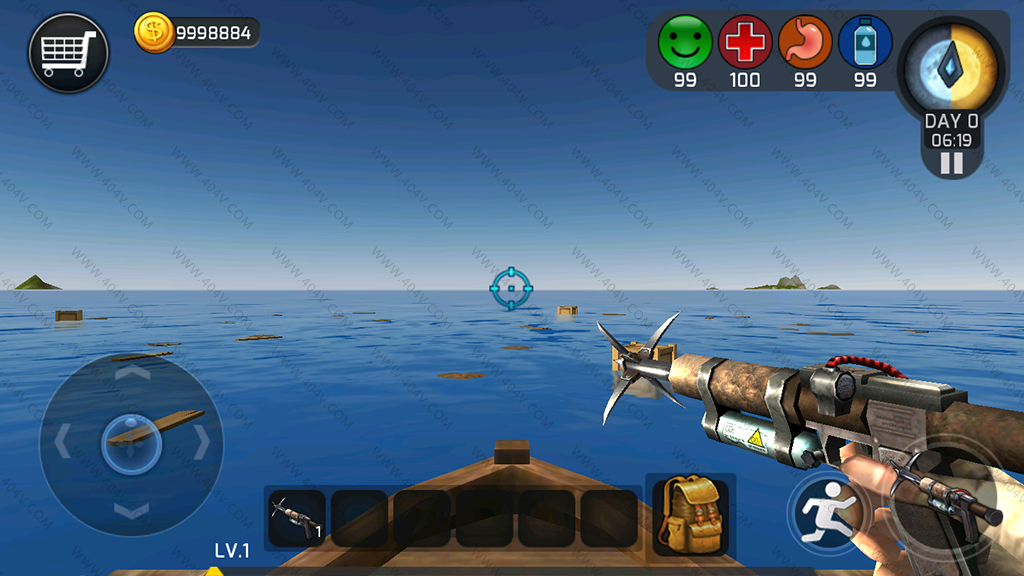
Task: Tap the joystick's down arrow
Action: click(x=131, y=511)
